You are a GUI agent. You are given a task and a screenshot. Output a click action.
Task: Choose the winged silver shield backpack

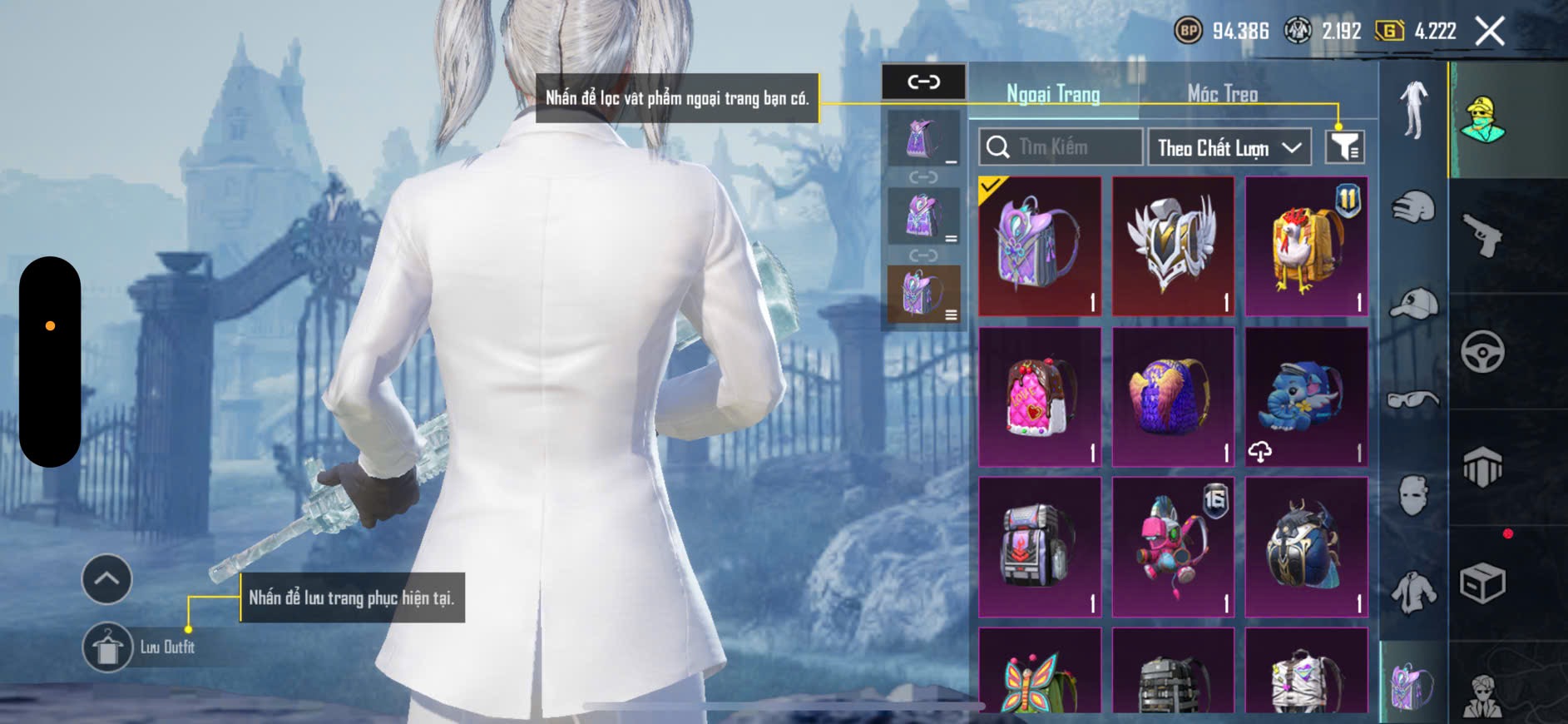coord(1173,246)
